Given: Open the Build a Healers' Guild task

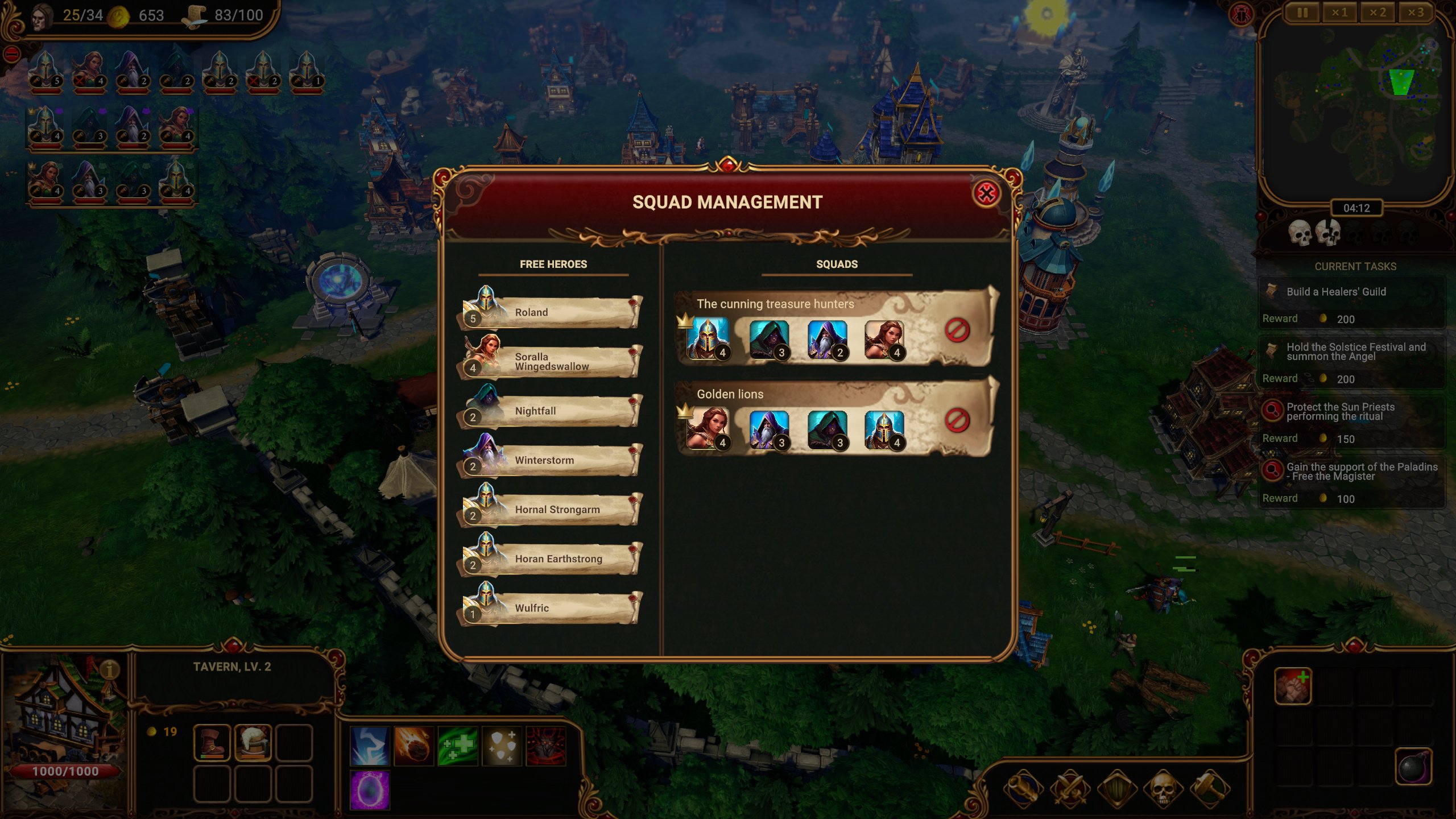Looking at the screenshot, I should point(1352,292).
